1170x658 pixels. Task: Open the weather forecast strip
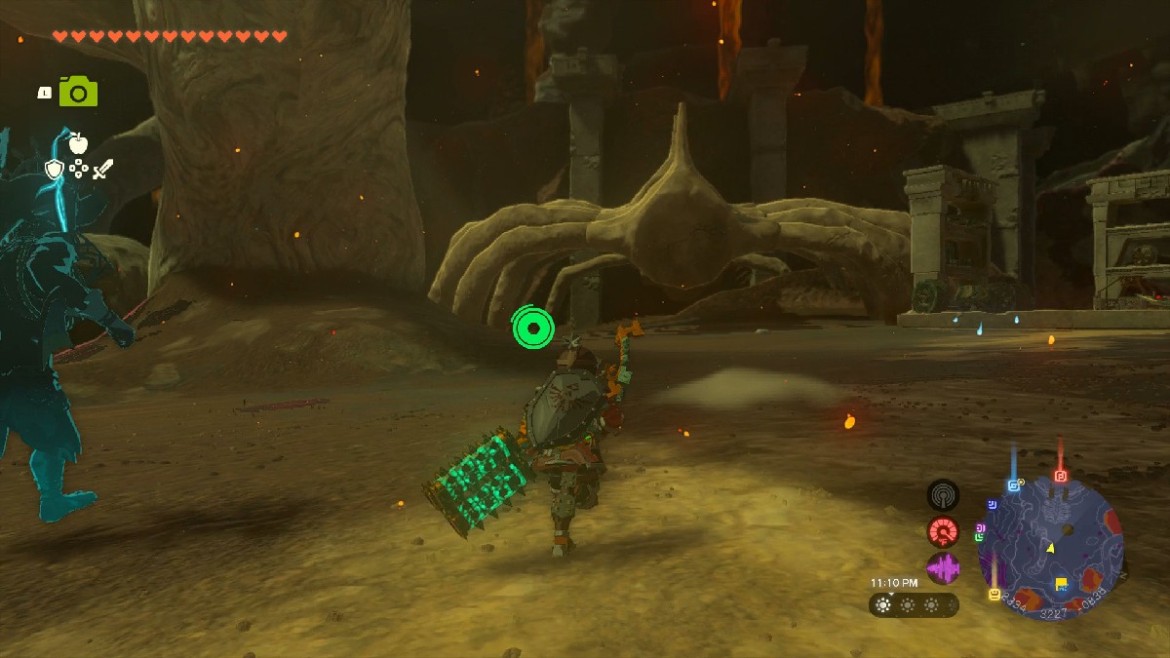[913, 604]
